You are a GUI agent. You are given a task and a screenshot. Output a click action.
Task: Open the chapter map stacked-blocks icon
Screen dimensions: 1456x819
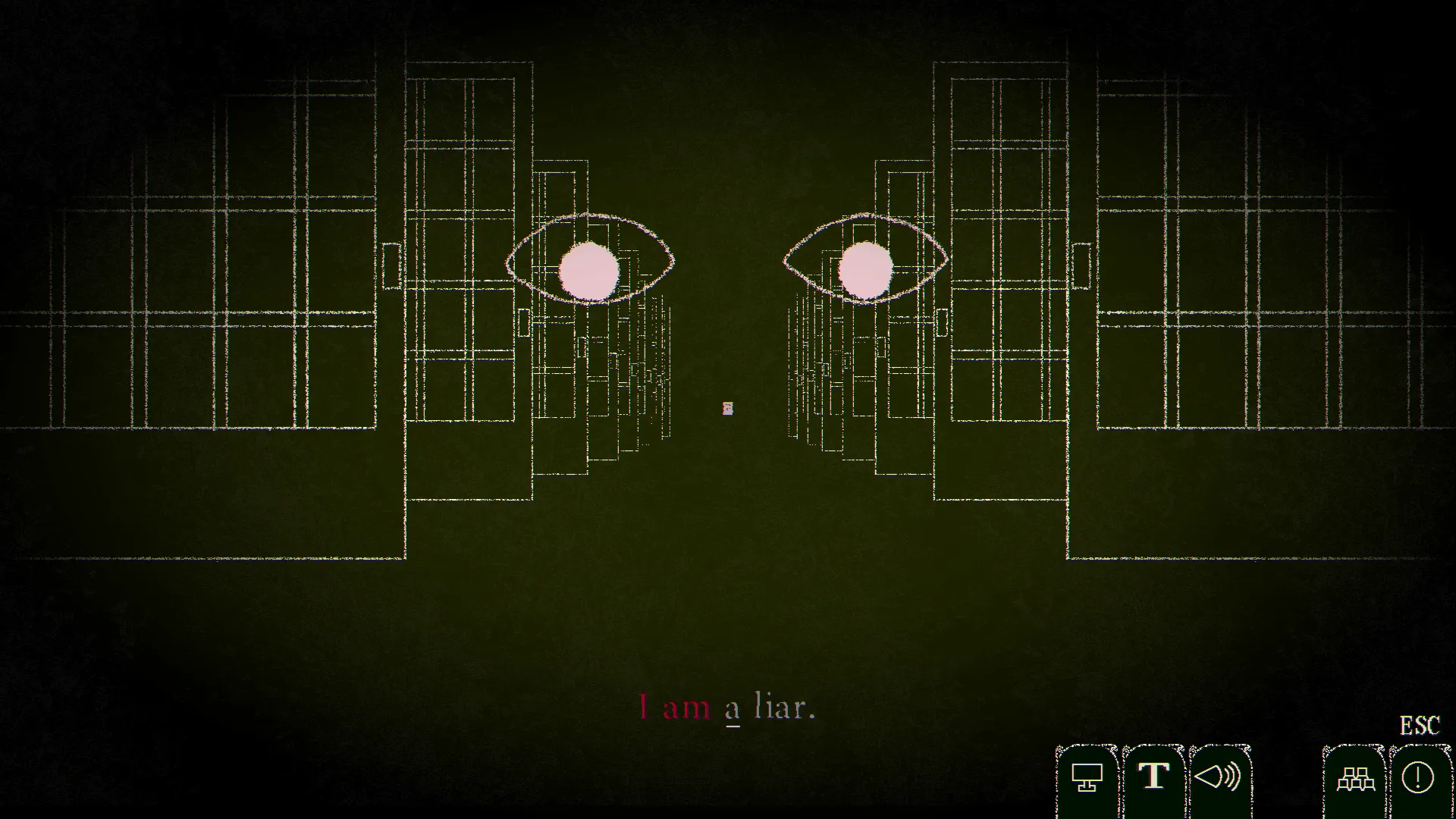(1357, 777)
